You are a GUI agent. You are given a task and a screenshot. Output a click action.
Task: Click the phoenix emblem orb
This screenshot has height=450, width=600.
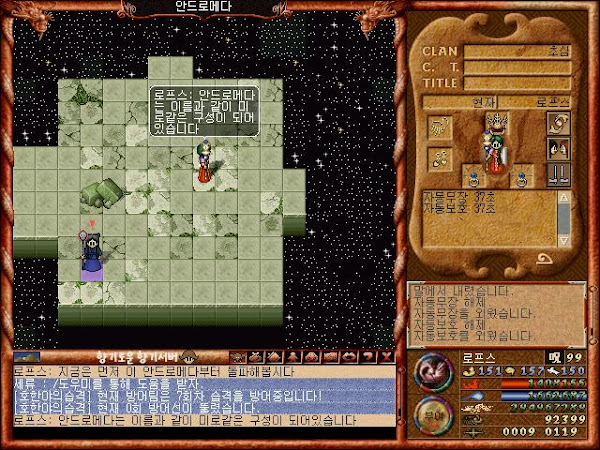pos(431,370)
